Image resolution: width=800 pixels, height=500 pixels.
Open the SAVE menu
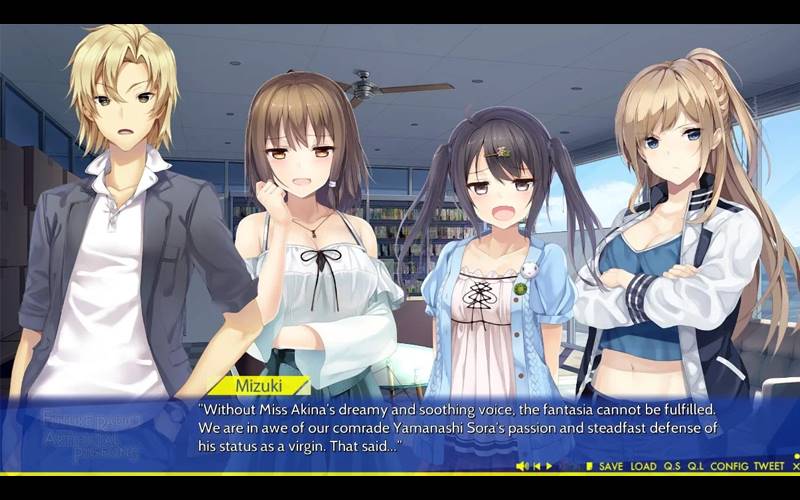pyautogui.click(x=610, y=466)
